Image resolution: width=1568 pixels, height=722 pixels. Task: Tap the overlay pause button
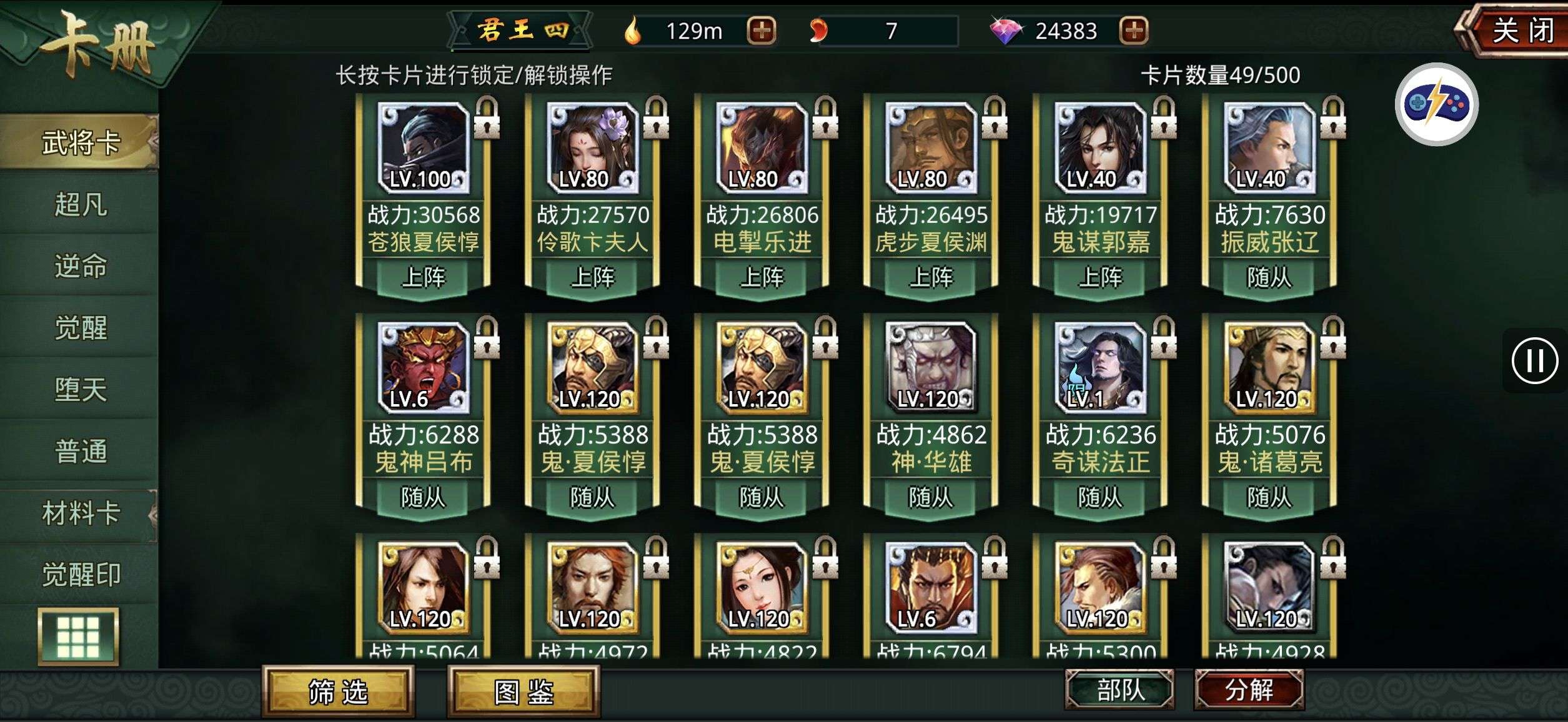pyautogui.click(x=1534, y=360)
